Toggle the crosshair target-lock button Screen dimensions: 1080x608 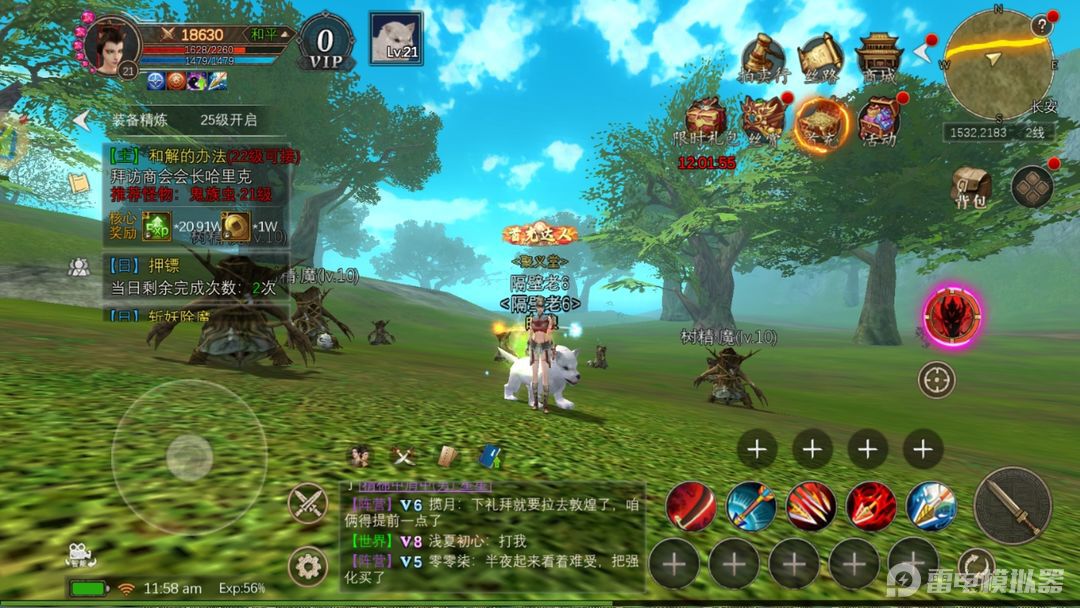(x=937, y=379)
